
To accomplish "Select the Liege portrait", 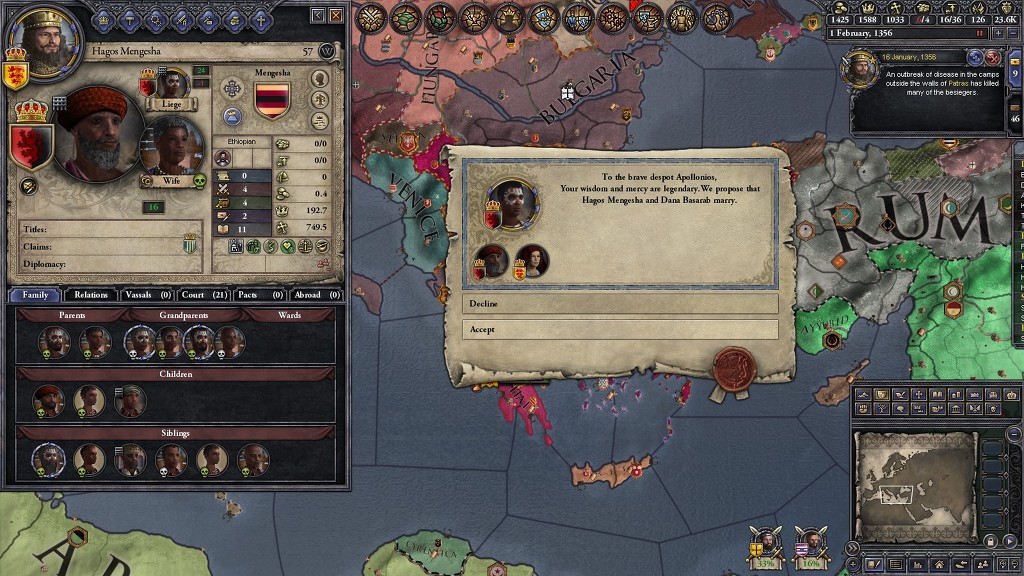I will 172,84.
